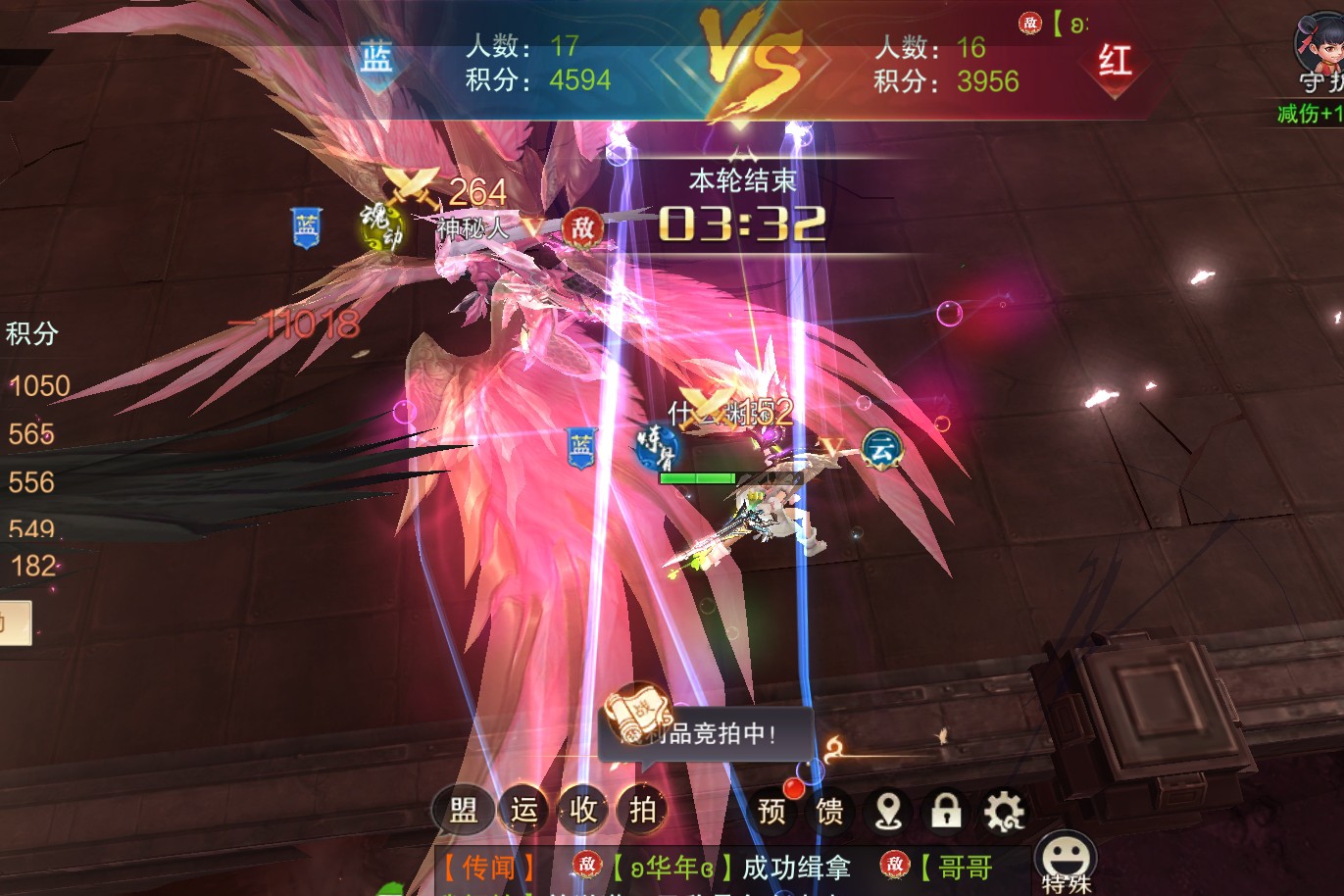This screenshot has width=1344, height=896.
Task: Toggle the padlock screen lock icon
Action: (x=946, y=811)
